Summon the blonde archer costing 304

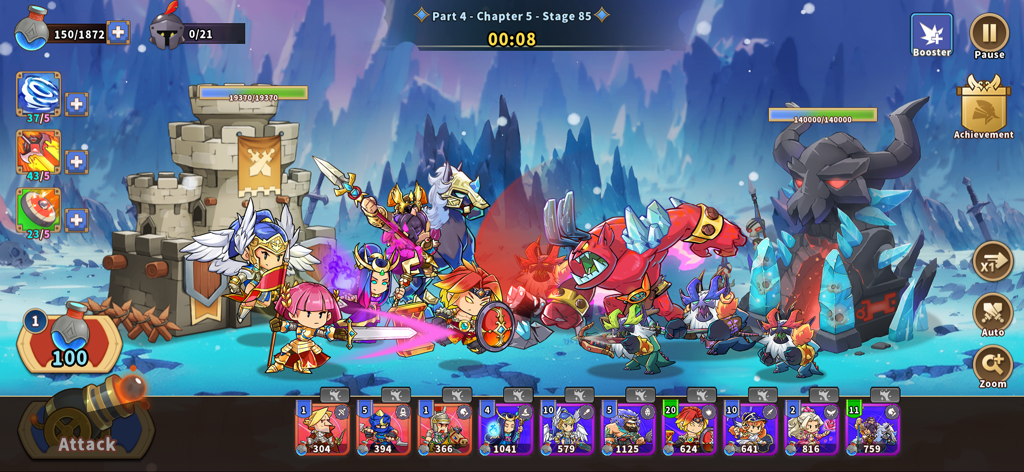[x=322, y=427]
